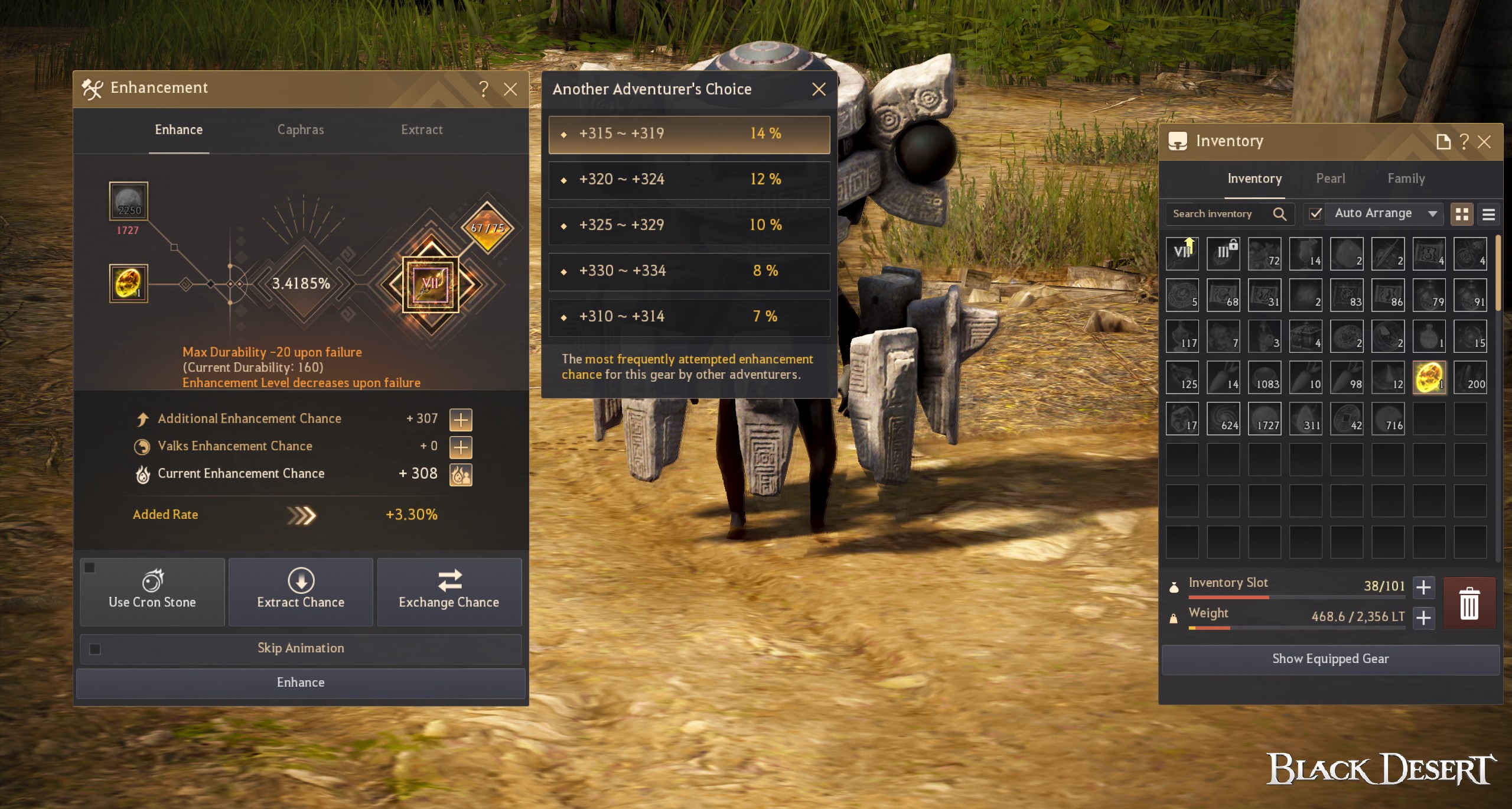Toggle the Skip Animation checkbox
1512x809 pixels.
click(x=95, y=649)
